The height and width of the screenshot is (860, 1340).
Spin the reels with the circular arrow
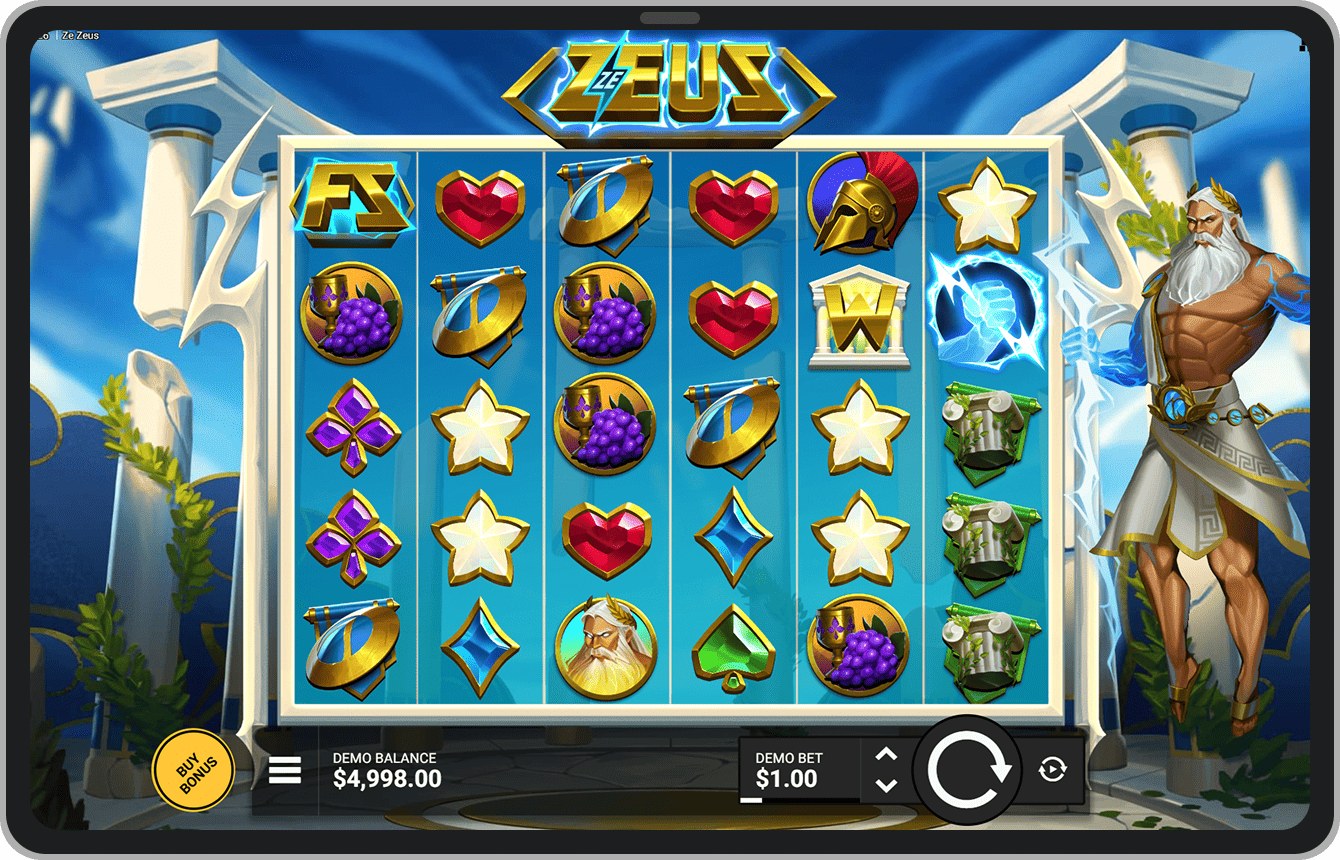point(967,770)
